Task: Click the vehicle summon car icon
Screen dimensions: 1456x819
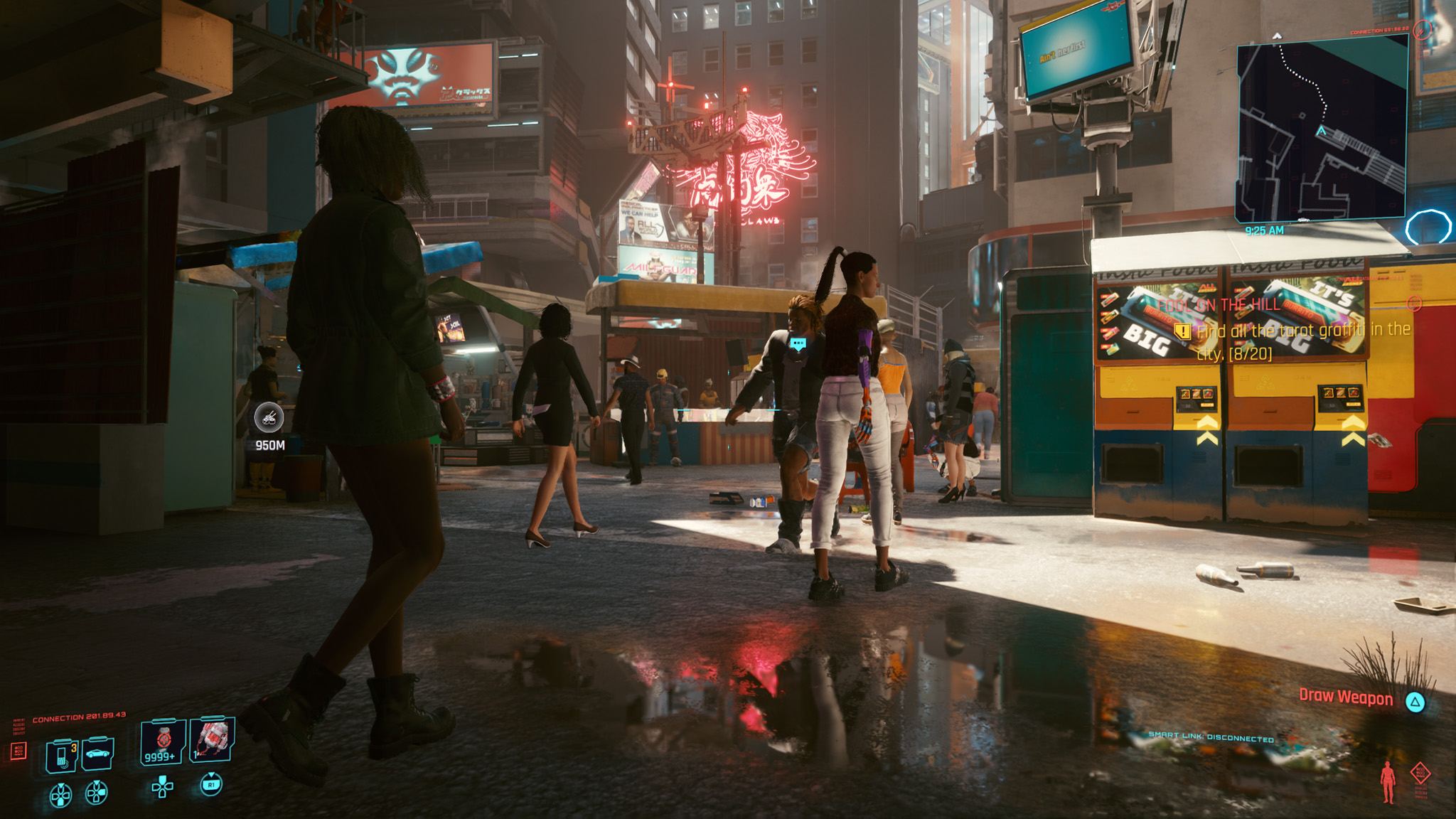Action: [x=97, y=754]
